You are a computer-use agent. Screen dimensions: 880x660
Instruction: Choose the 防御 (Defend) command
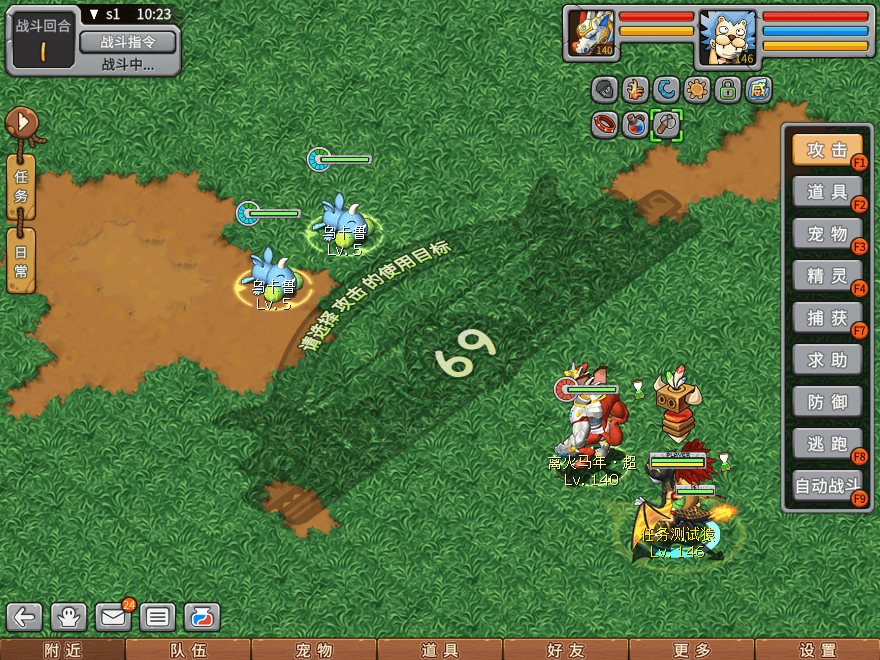[827, 401]
